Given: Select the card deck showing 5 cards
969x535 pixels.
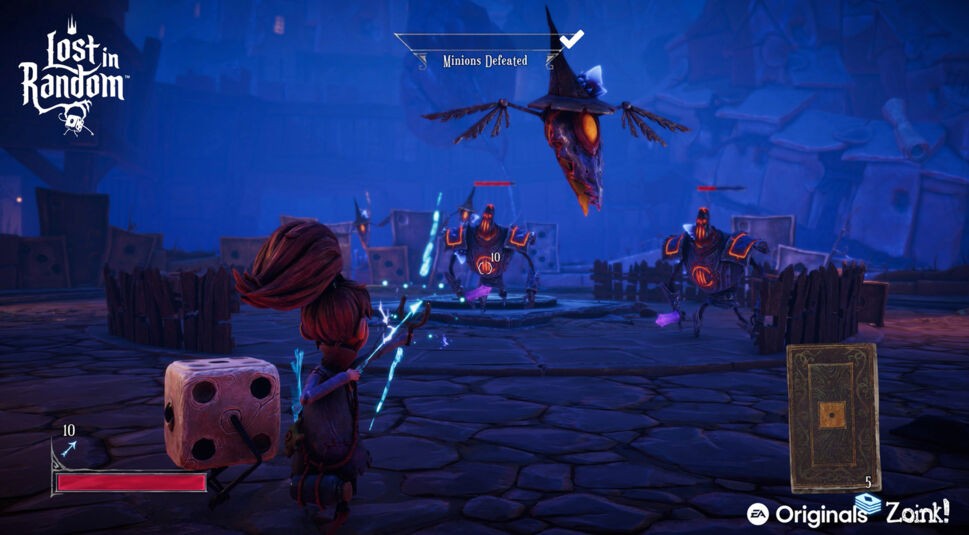Looking at the screenshot, I should 832,417.
